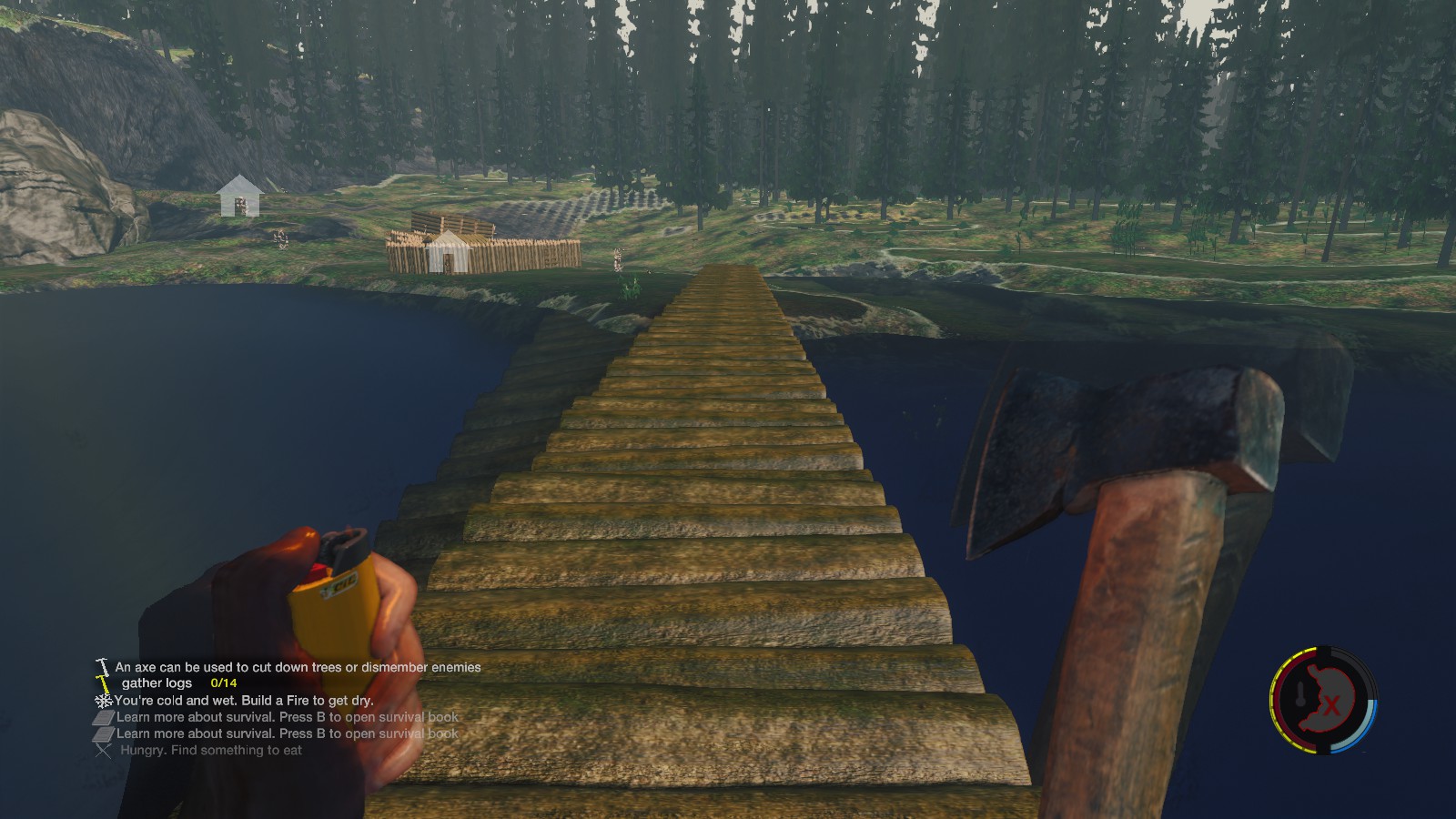Screen dimensions: 1456x819
Task: Open the "Hungry. Find something to eat" notice
Action: 210,751
